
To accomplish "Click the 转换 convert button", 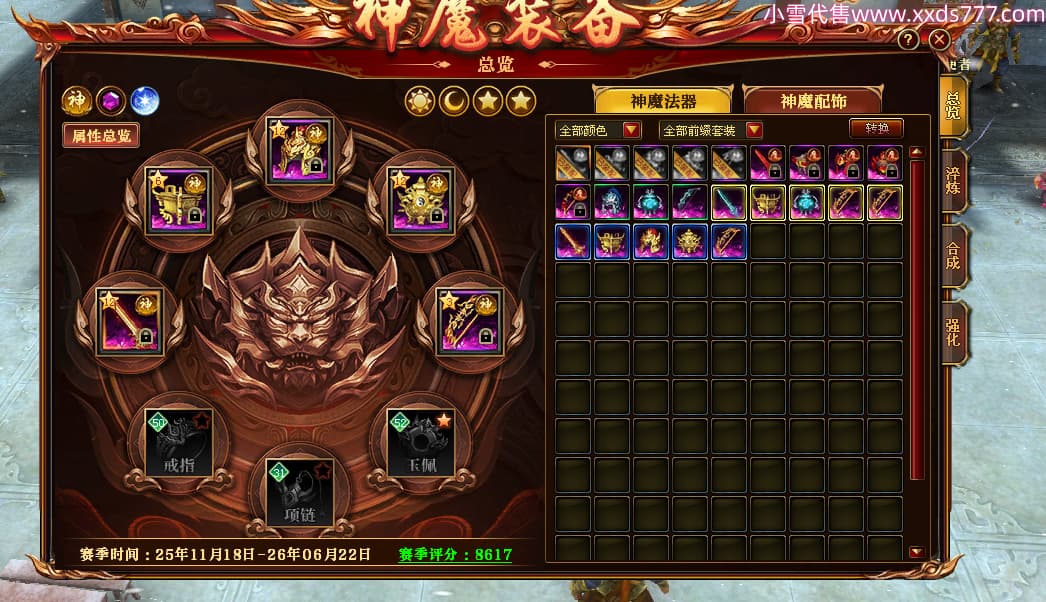I will pyautogui.click(x=876, y=128).
